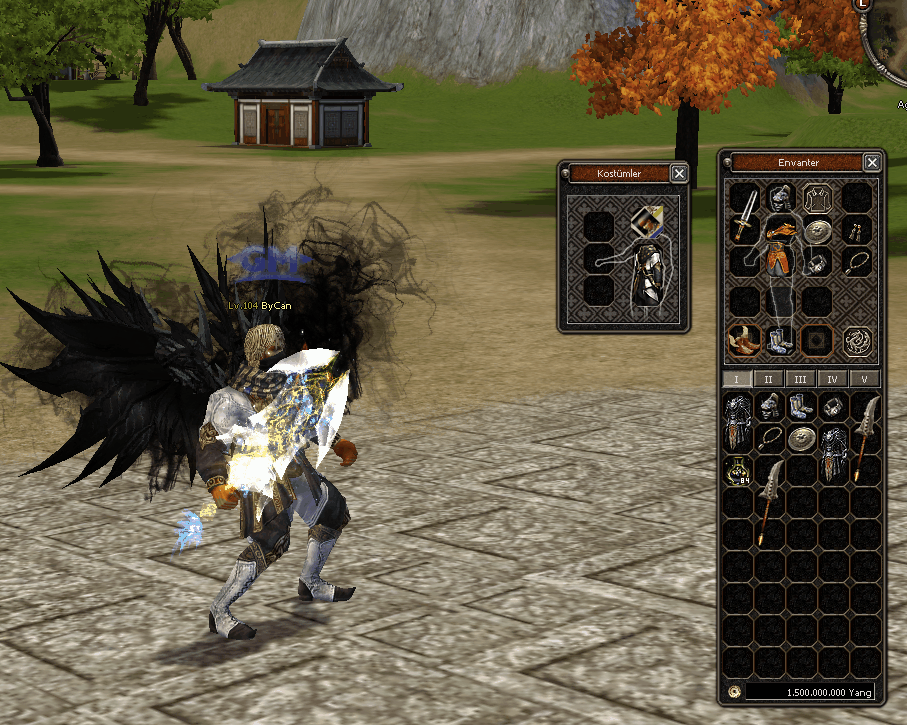This screenshot has width=907, height=725.
Task: Switch to inventory page I
Action: [x=736, y=379]
